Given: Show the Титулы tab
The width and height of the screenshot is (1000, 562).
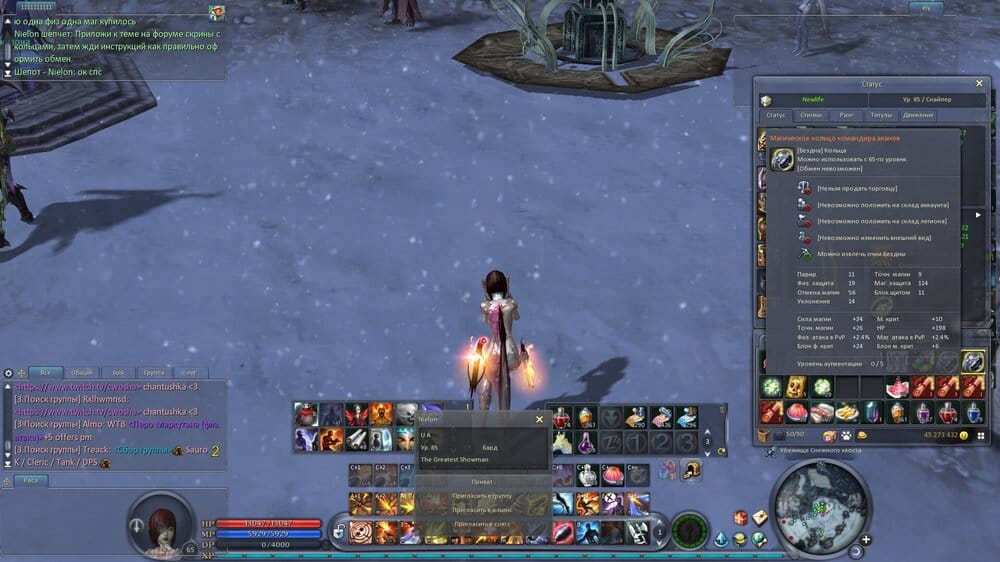Looking at the screenshot, I should tap(881, 116).
